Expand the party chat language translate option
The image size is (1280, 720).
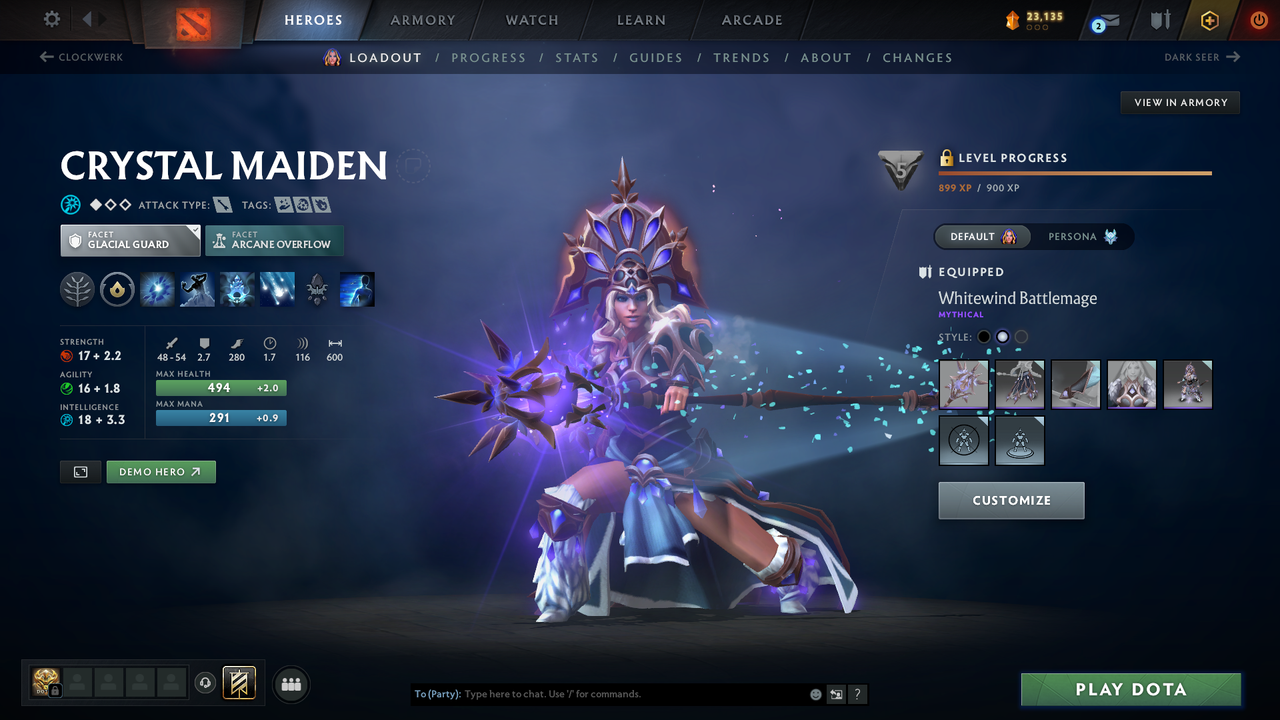click(834, 694)
